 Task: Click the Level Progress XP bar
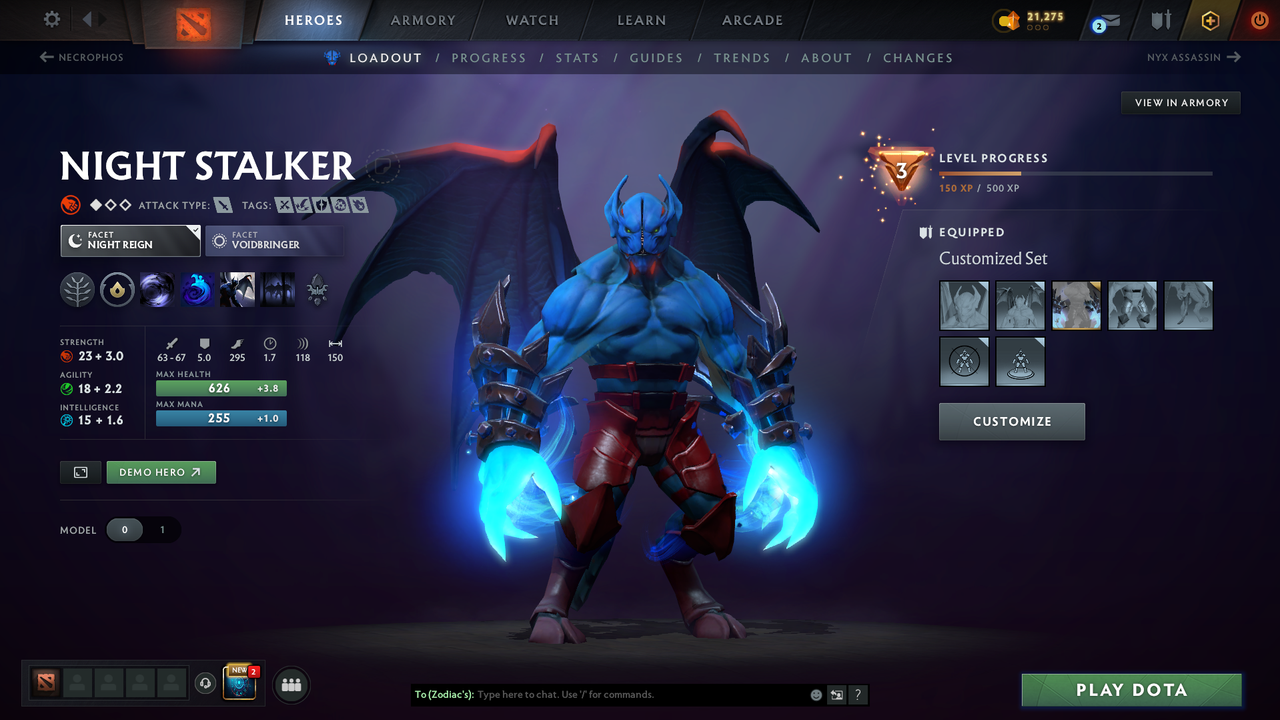pyautogui.click(x=1078, y=172)
